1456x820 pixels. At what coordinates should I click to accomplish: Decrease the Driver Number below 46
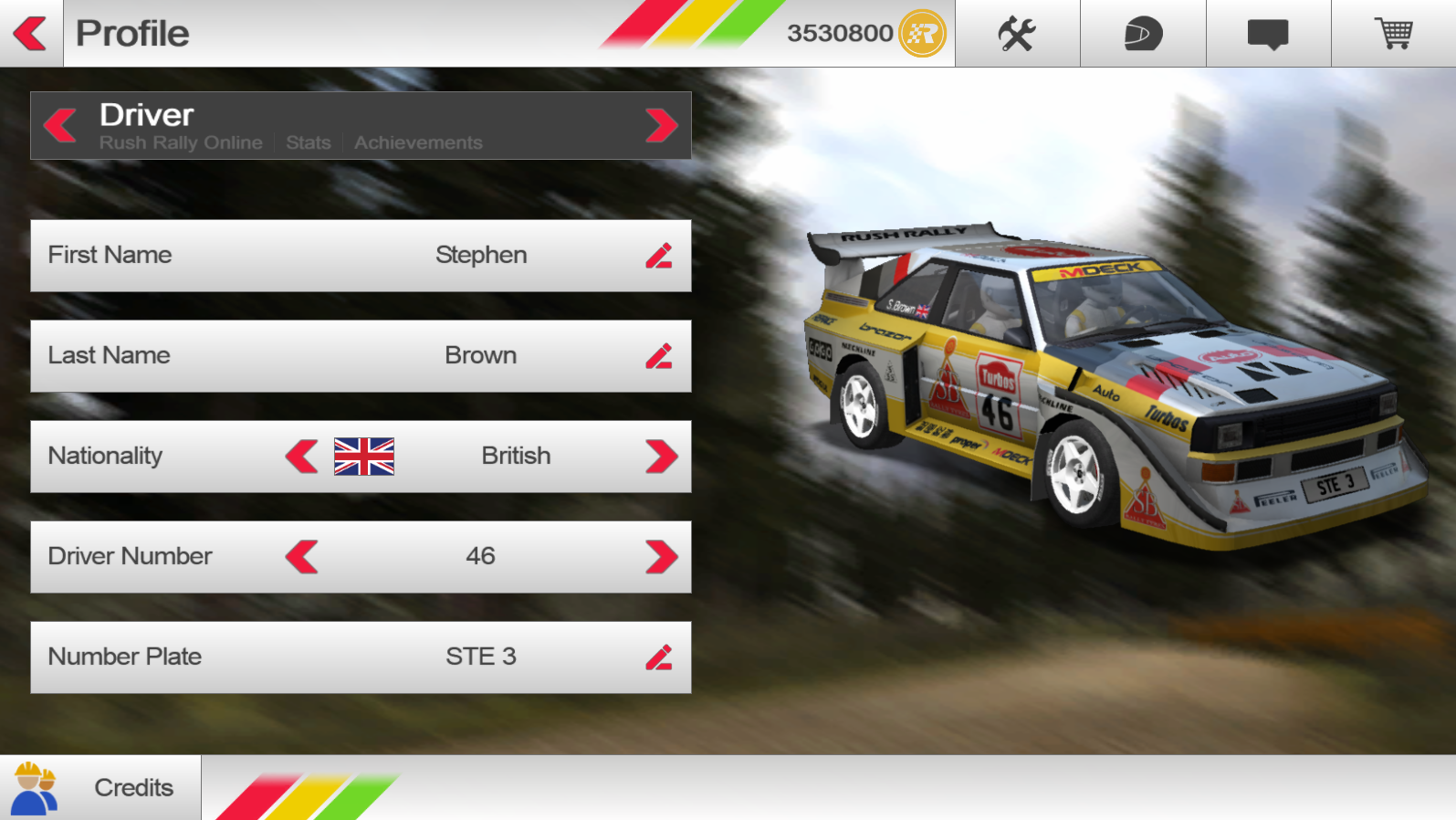[302, 557]
